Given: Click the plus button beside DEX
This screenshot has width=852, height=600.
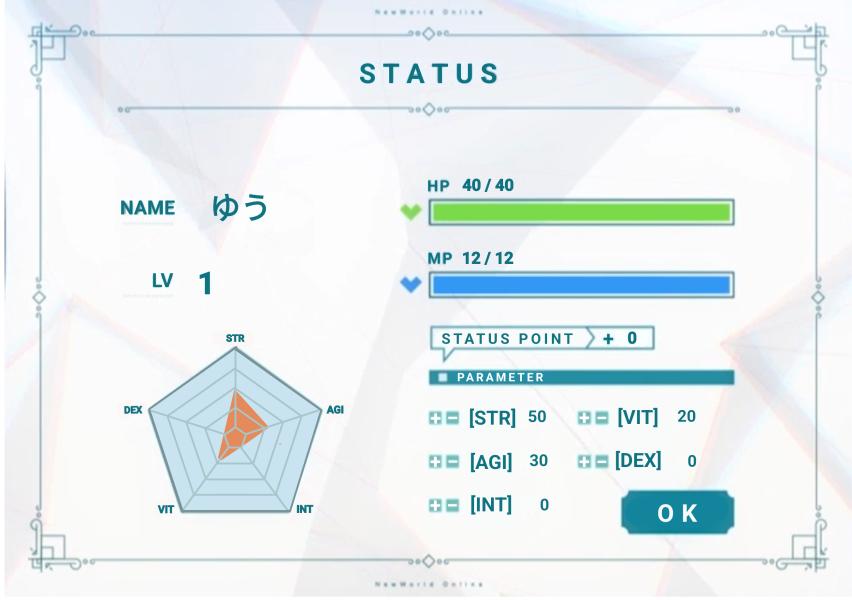Looking at the screenshot, I should click(585, 462).
